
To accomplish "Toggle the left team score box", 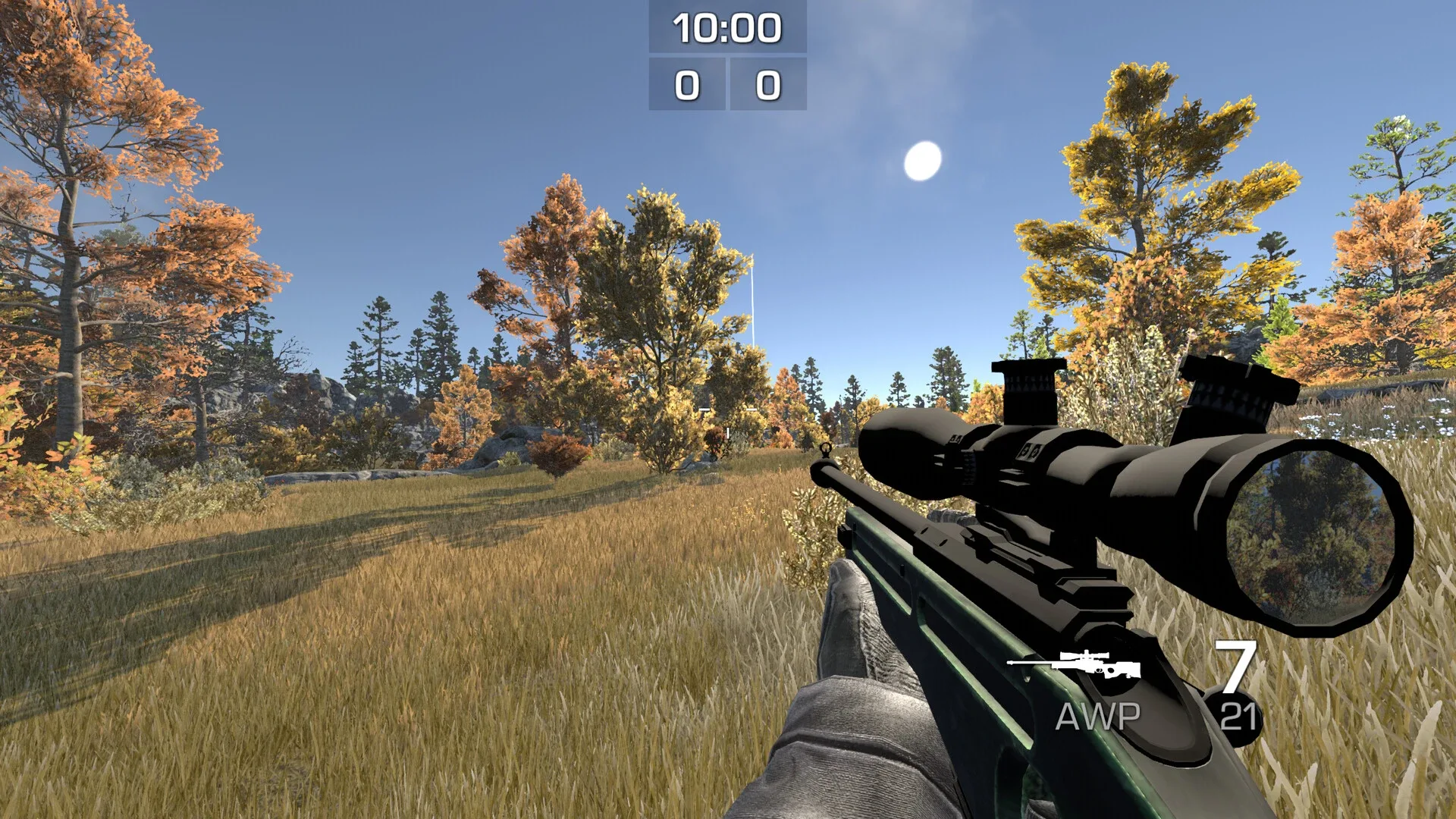I will (686, 86).
